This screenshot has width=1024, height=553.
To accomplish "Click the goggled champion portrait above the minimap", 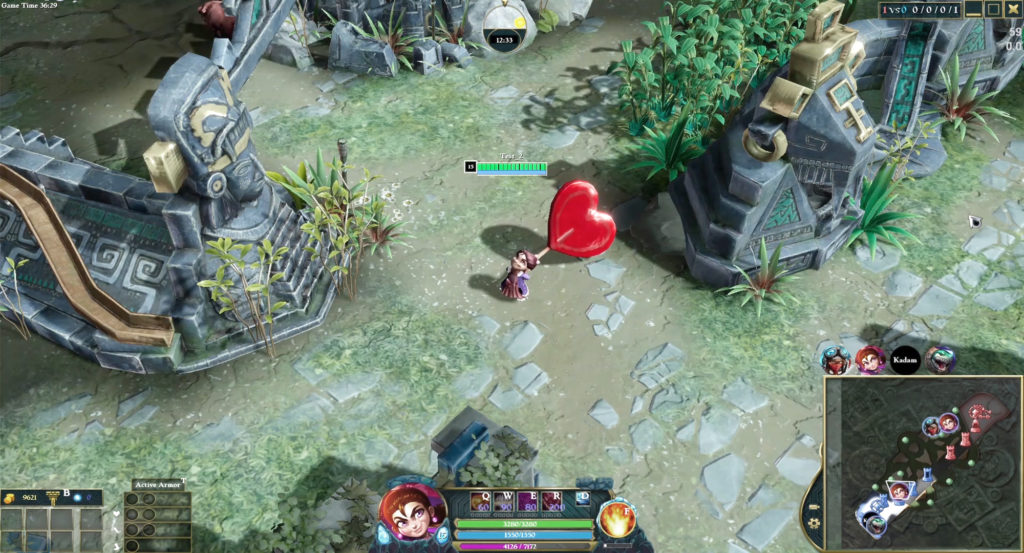I will tap(836, 360).
